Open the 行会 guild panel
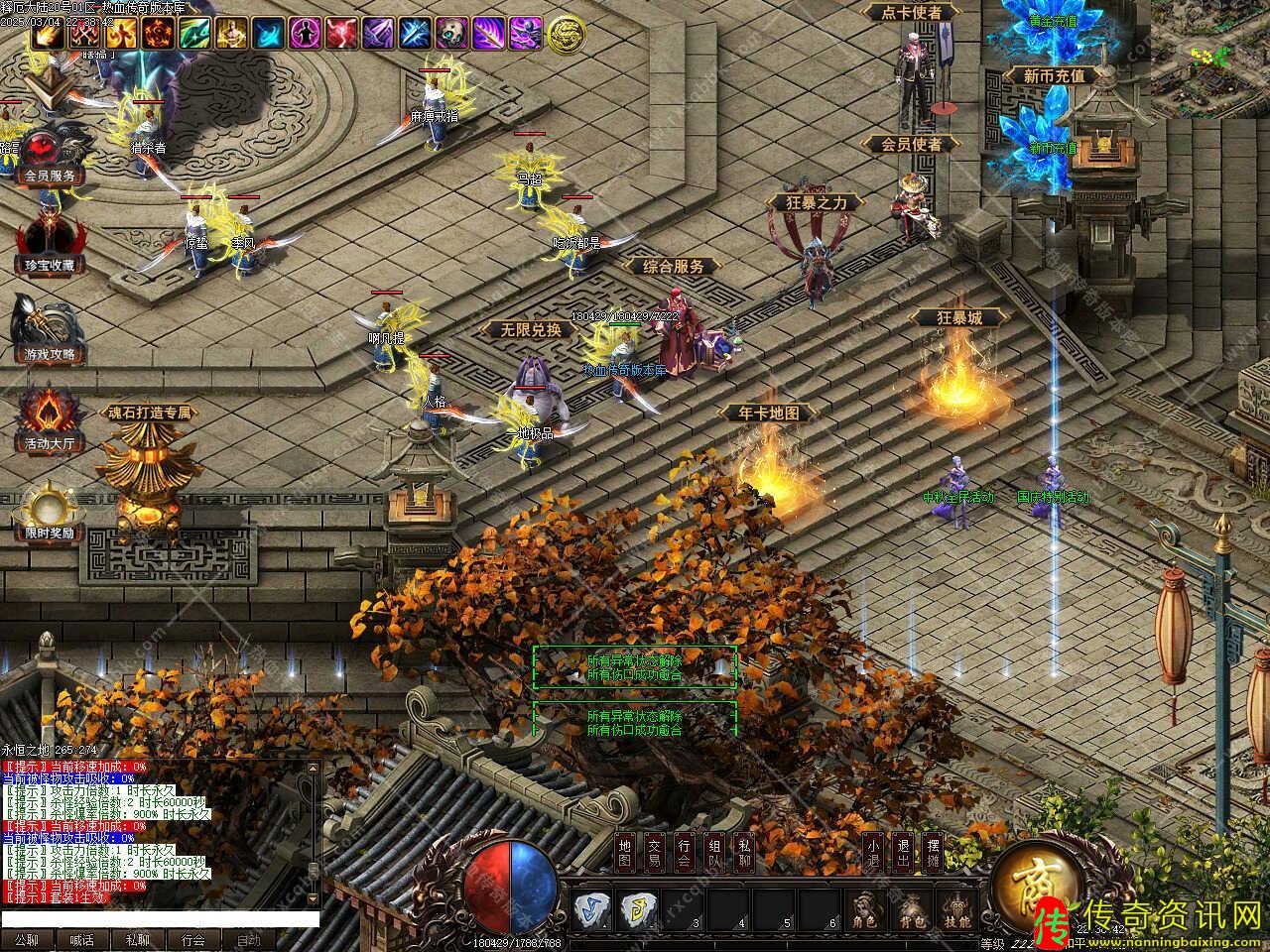Viewport: 1270px width, 952px height. pos(685,852)
